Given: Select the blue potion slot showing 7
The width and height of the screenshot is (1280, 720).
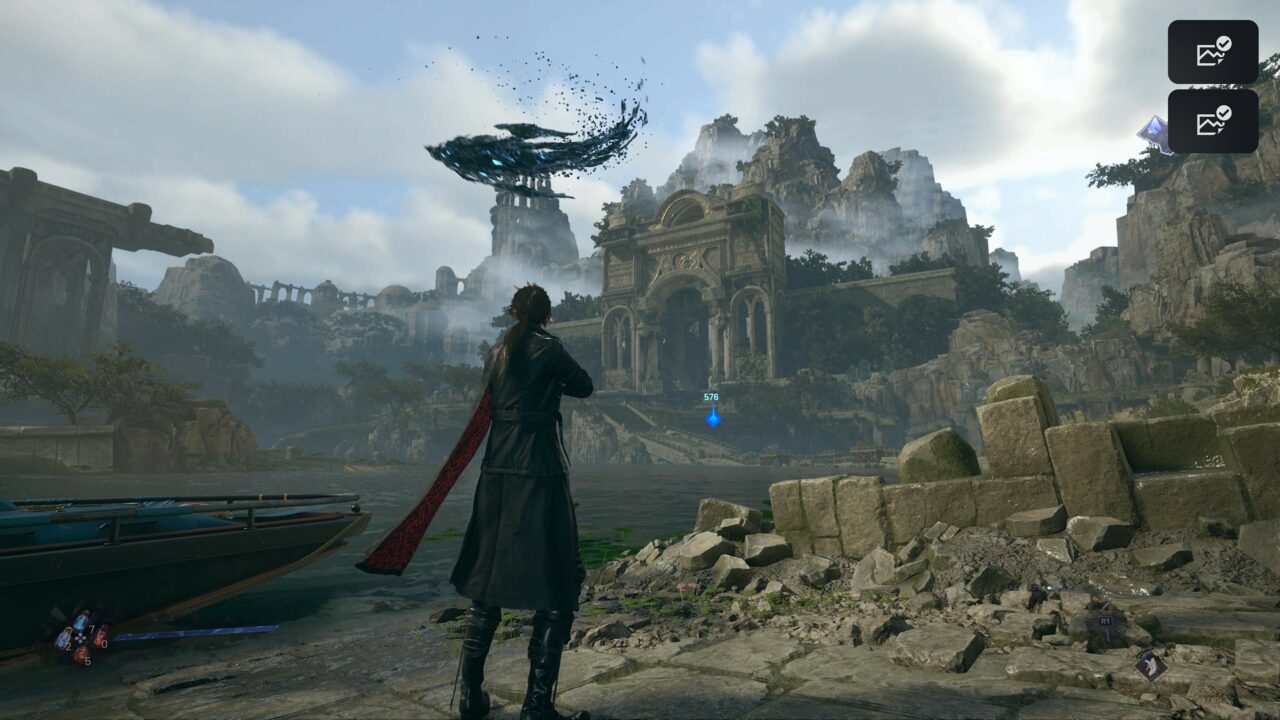Looking at the screenshot, I should 82,621.
